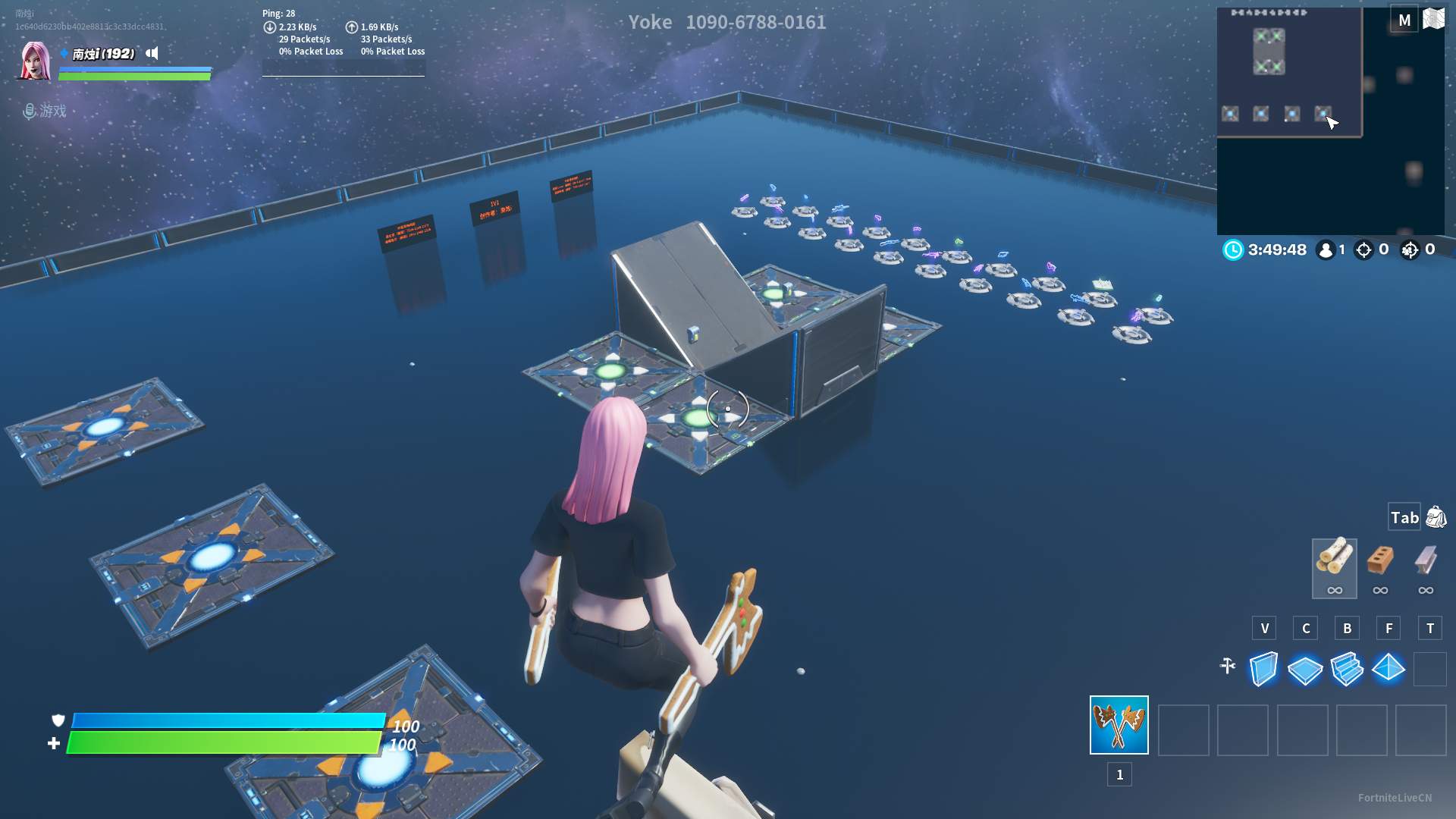The image size is (1456, 819).
Task: Select the roof build piece icon
Action: (1389, 670)
